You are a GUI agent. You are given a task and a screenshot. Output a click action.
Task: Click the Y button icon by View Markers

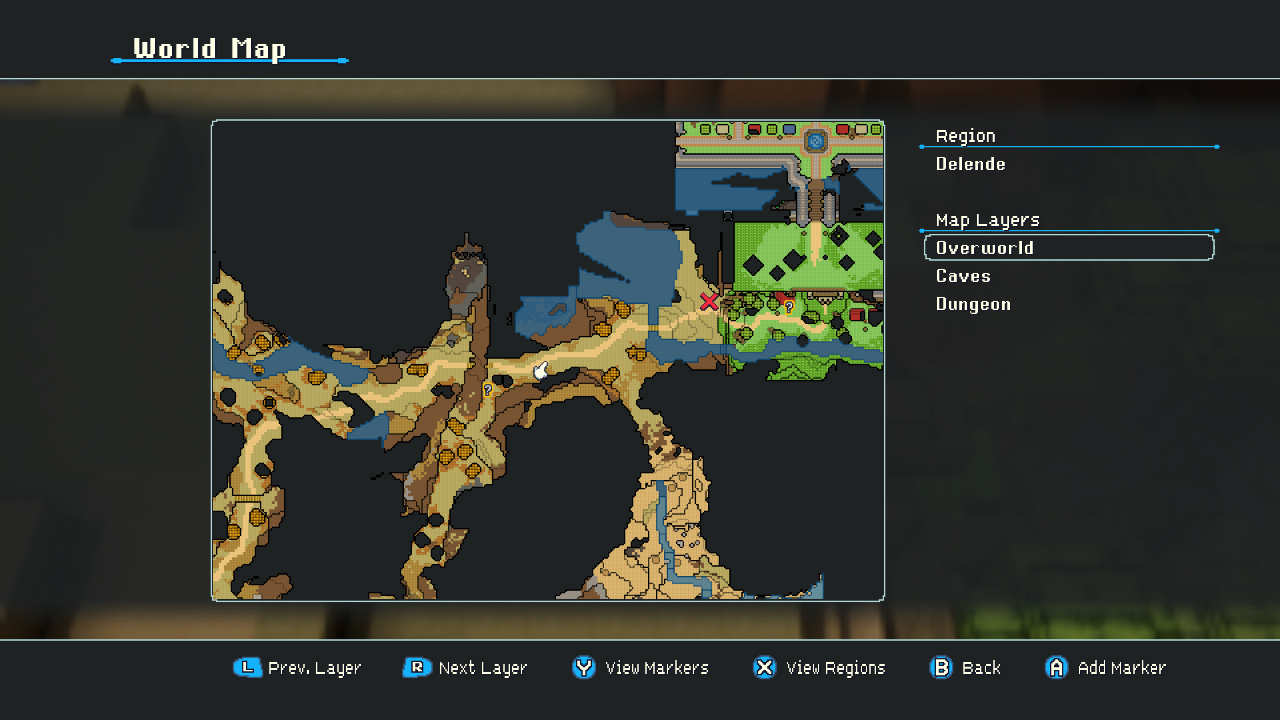(x=584, y=668)
